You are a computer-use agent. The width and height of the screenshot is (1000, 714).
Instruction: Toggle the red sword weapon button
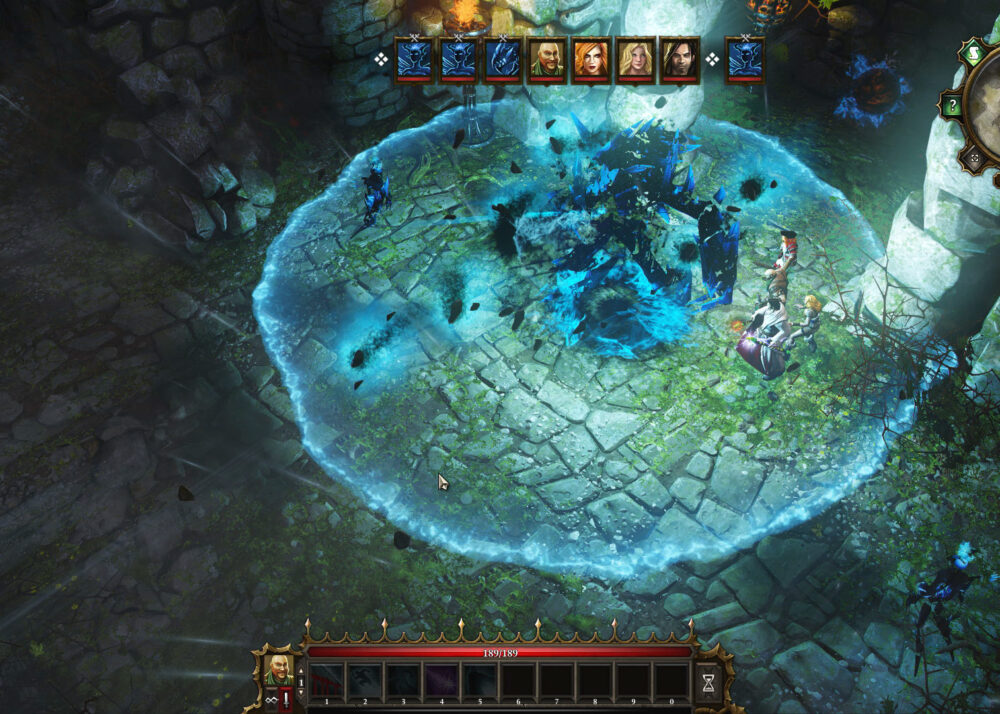(287, 699)
